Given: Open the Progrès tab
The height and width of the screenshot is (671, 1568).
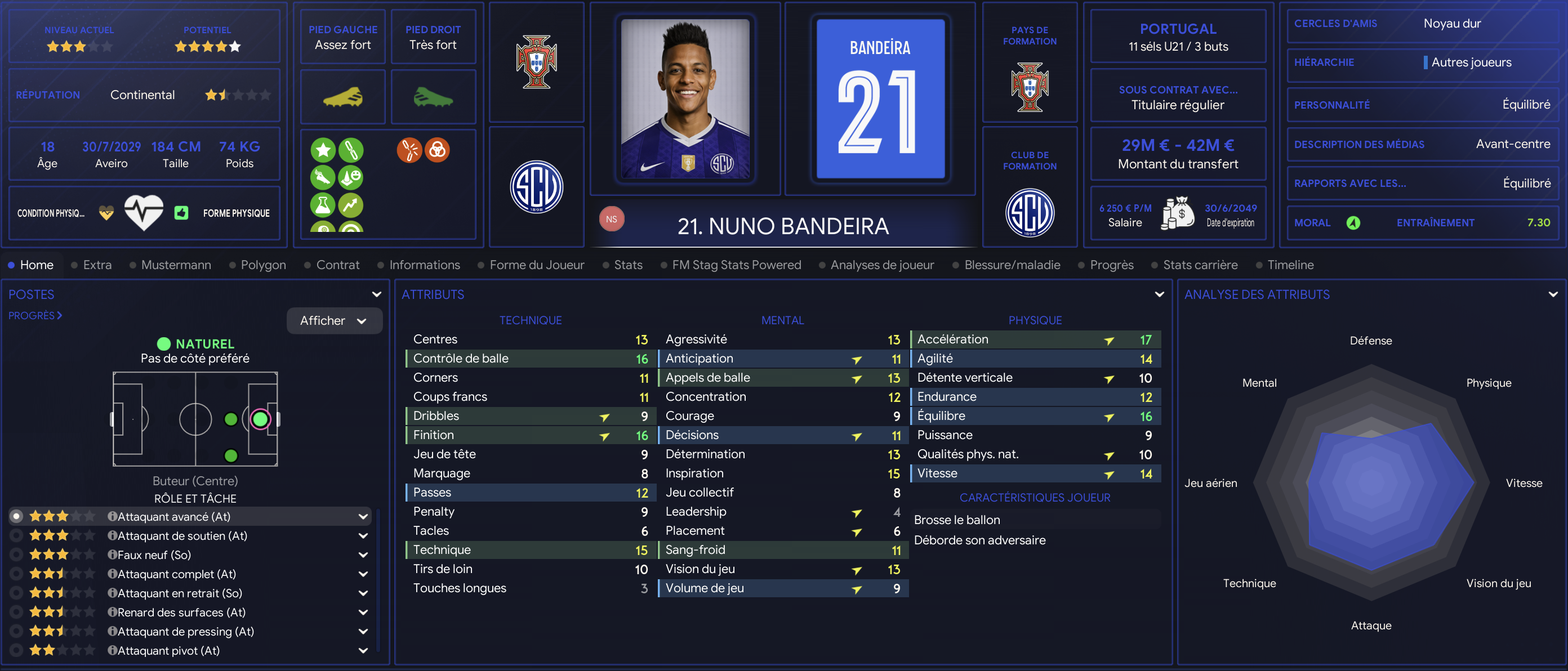Looking at the screenshot, I should point(1111,265).
